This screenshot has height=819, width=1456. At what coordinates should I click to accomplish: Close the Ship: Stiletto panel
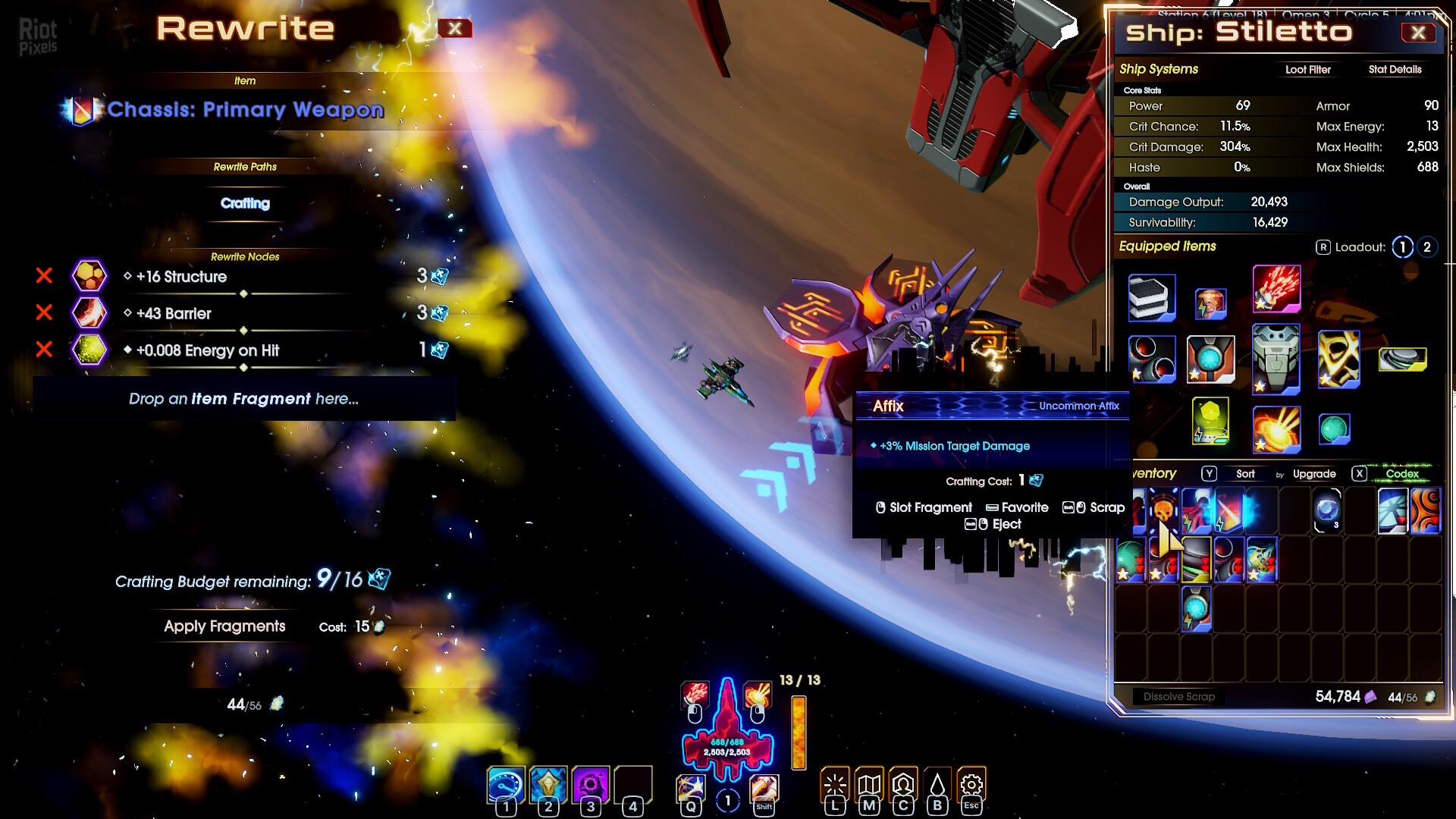tap(1418, 33)
